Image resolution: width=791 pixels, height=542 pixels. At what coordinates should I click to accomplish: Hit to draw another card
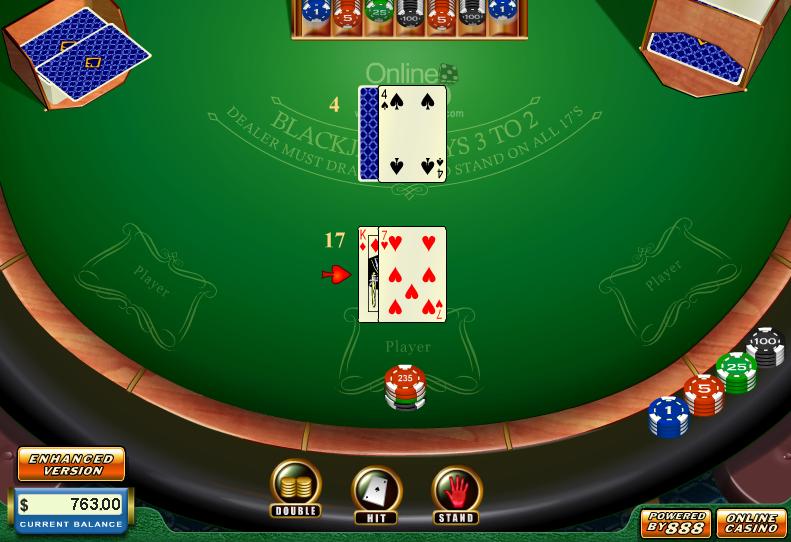coord(376,492)
